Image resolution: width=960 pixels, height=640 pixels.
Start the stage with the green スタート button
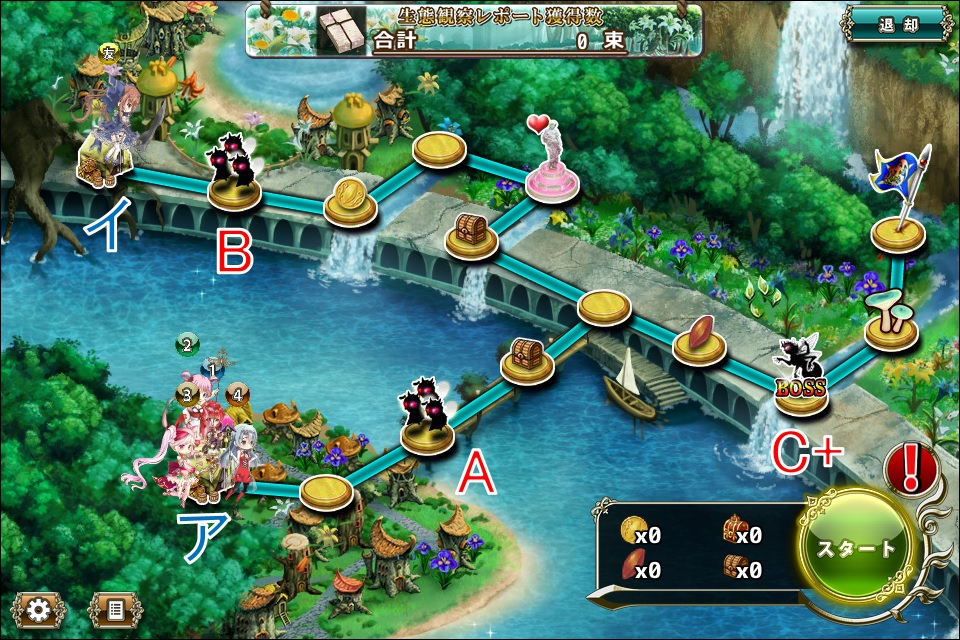pos(858,548)
